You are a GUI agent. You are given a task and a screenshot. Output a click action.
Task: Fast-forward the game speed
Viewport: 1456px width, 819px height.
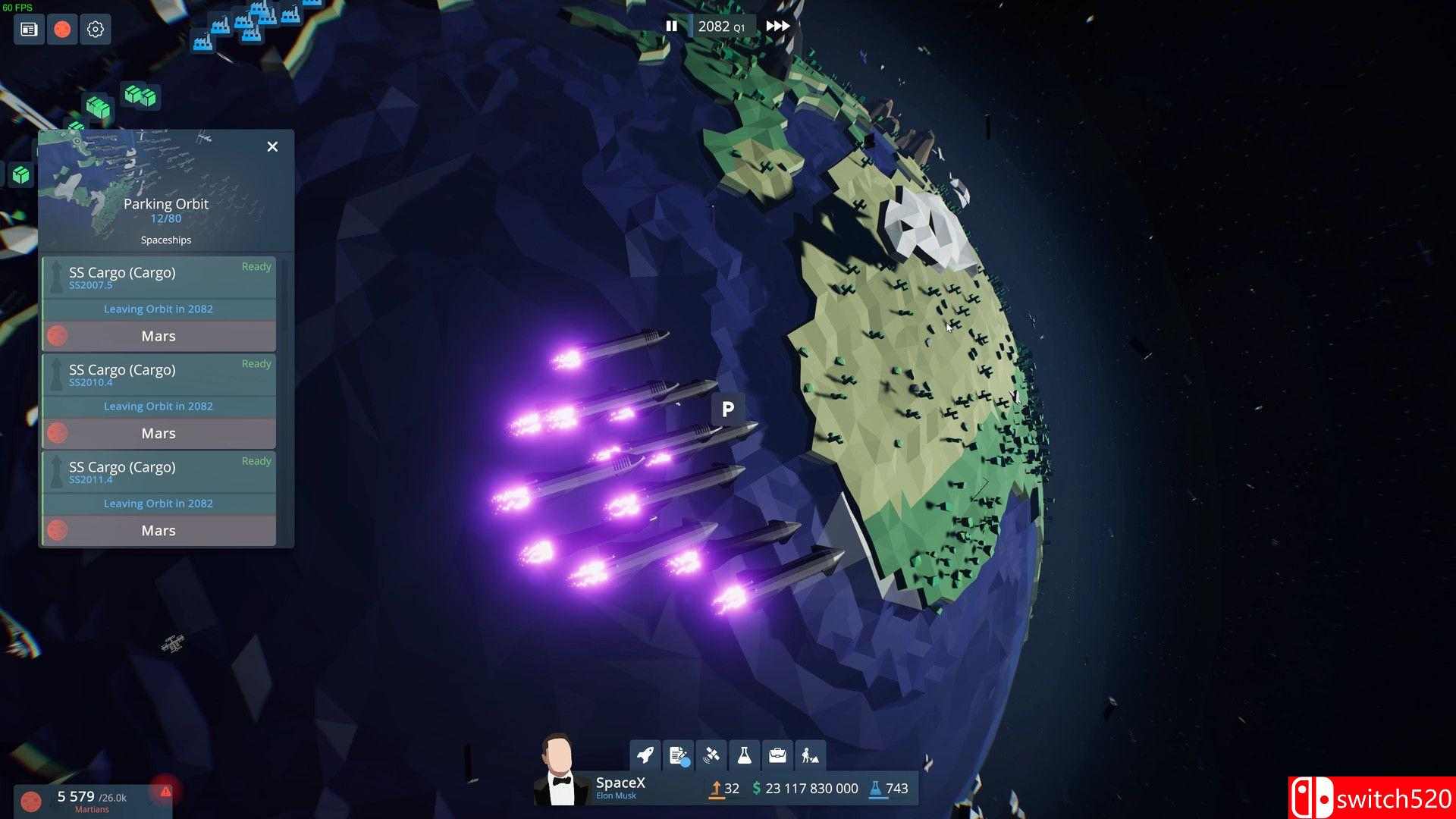point(777,25)
